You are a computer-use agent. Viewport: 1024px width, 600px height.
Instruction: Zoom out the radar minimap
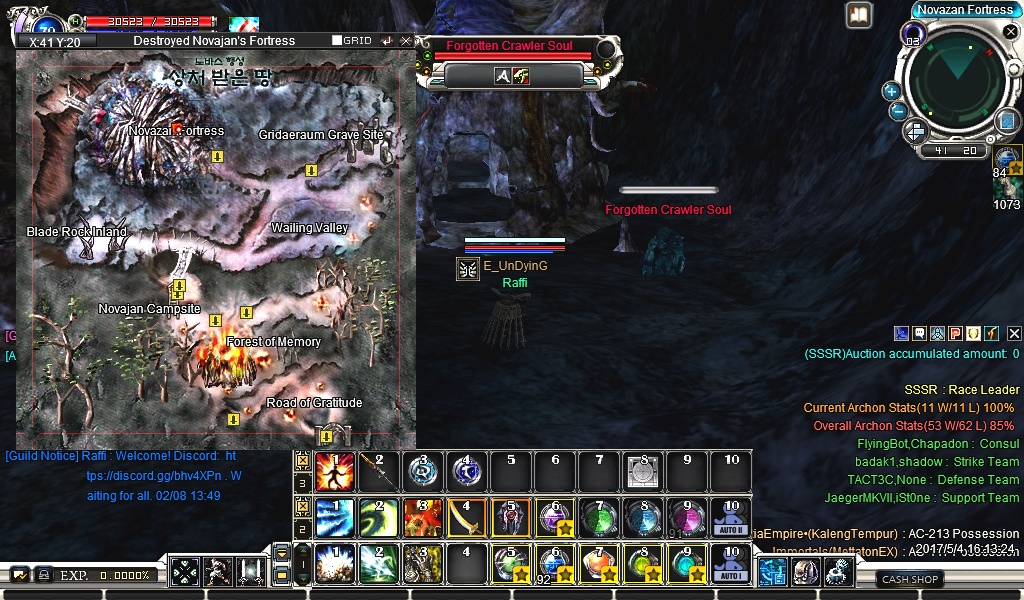pos(898,112)
